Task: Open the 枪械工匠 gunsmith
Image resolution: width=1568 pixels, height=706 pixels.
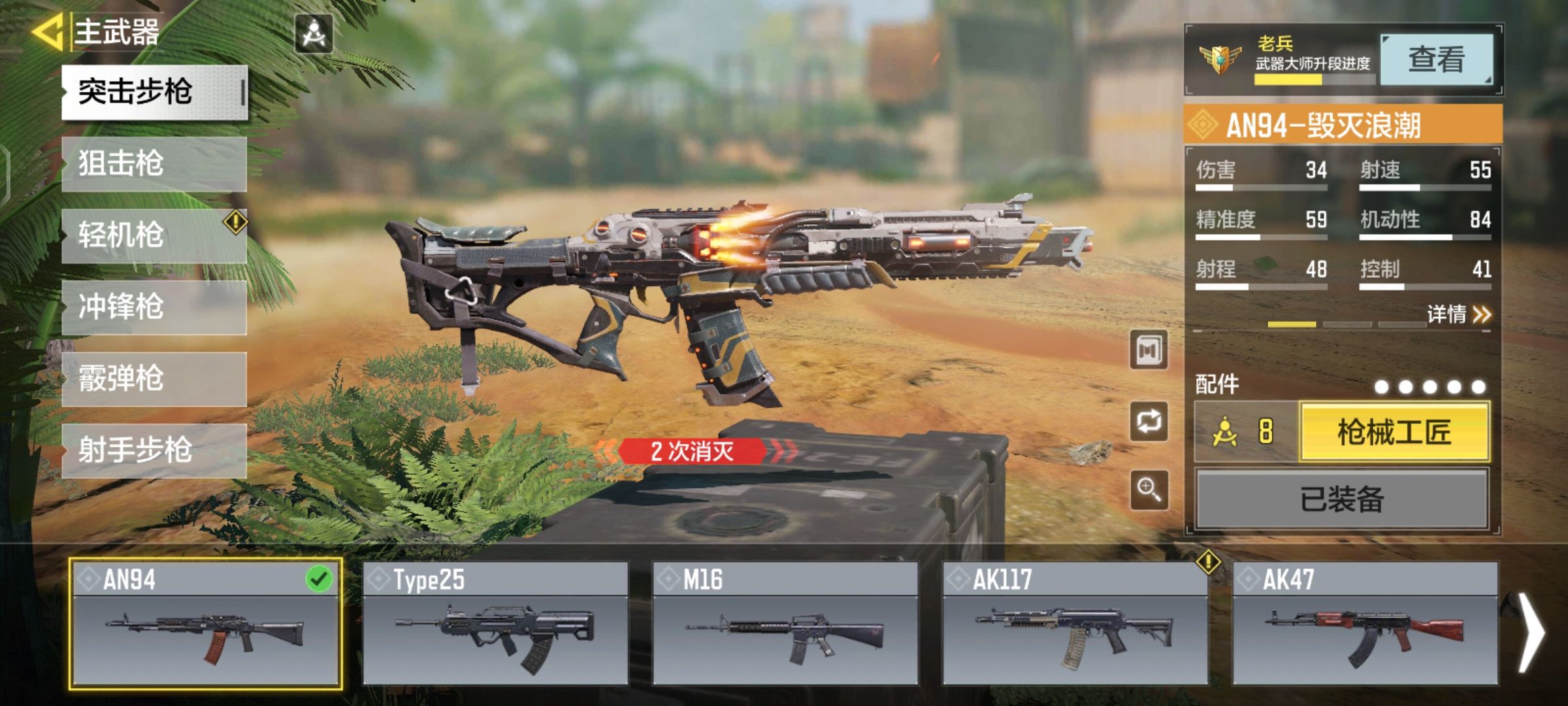Action: pos(1394,432)
